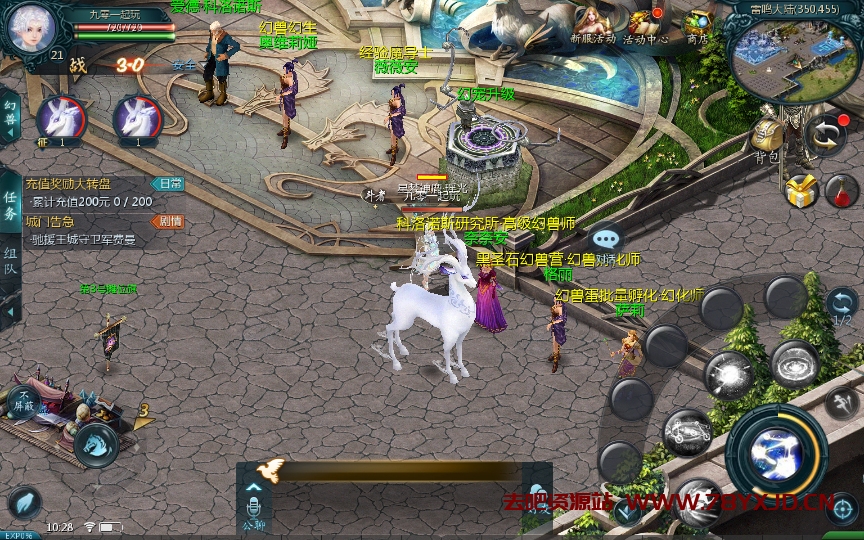Open the 幻兽 pet side tab
This screenshot has height=540, width=864.
click(10, 110)
